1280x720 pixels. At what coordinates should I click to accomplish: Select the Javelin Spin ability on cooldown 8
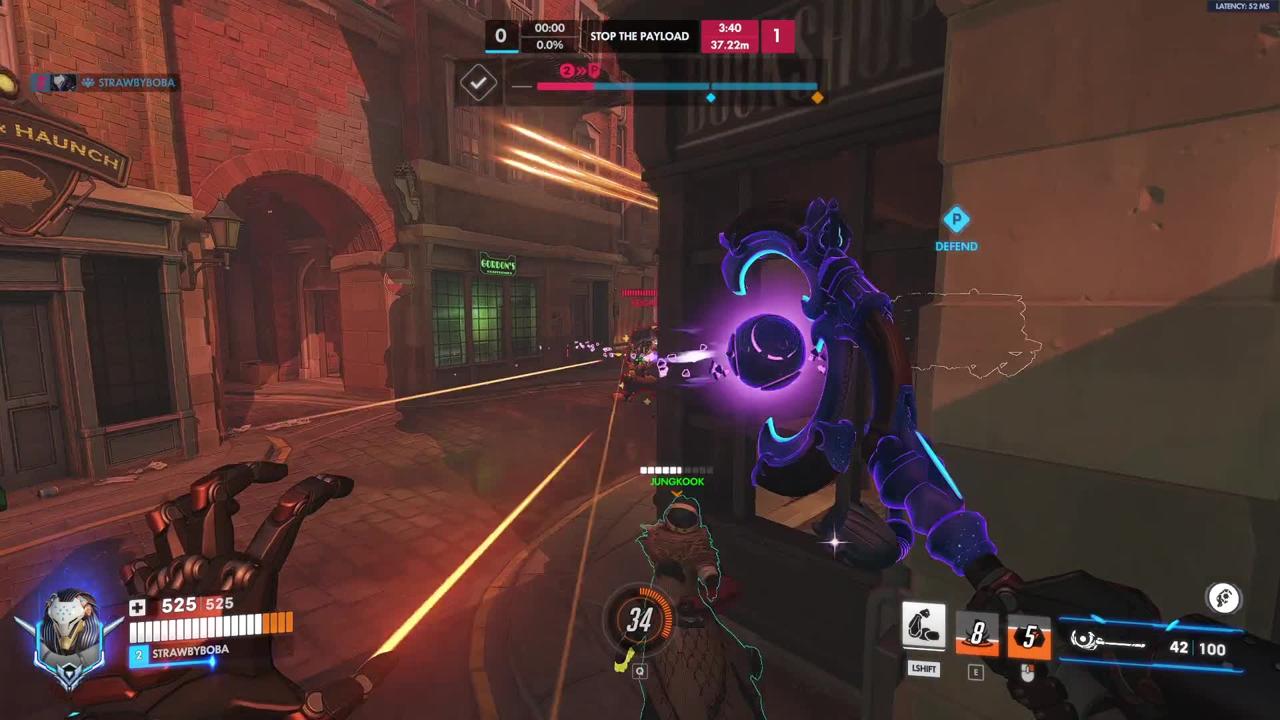[x=976, y=636]
